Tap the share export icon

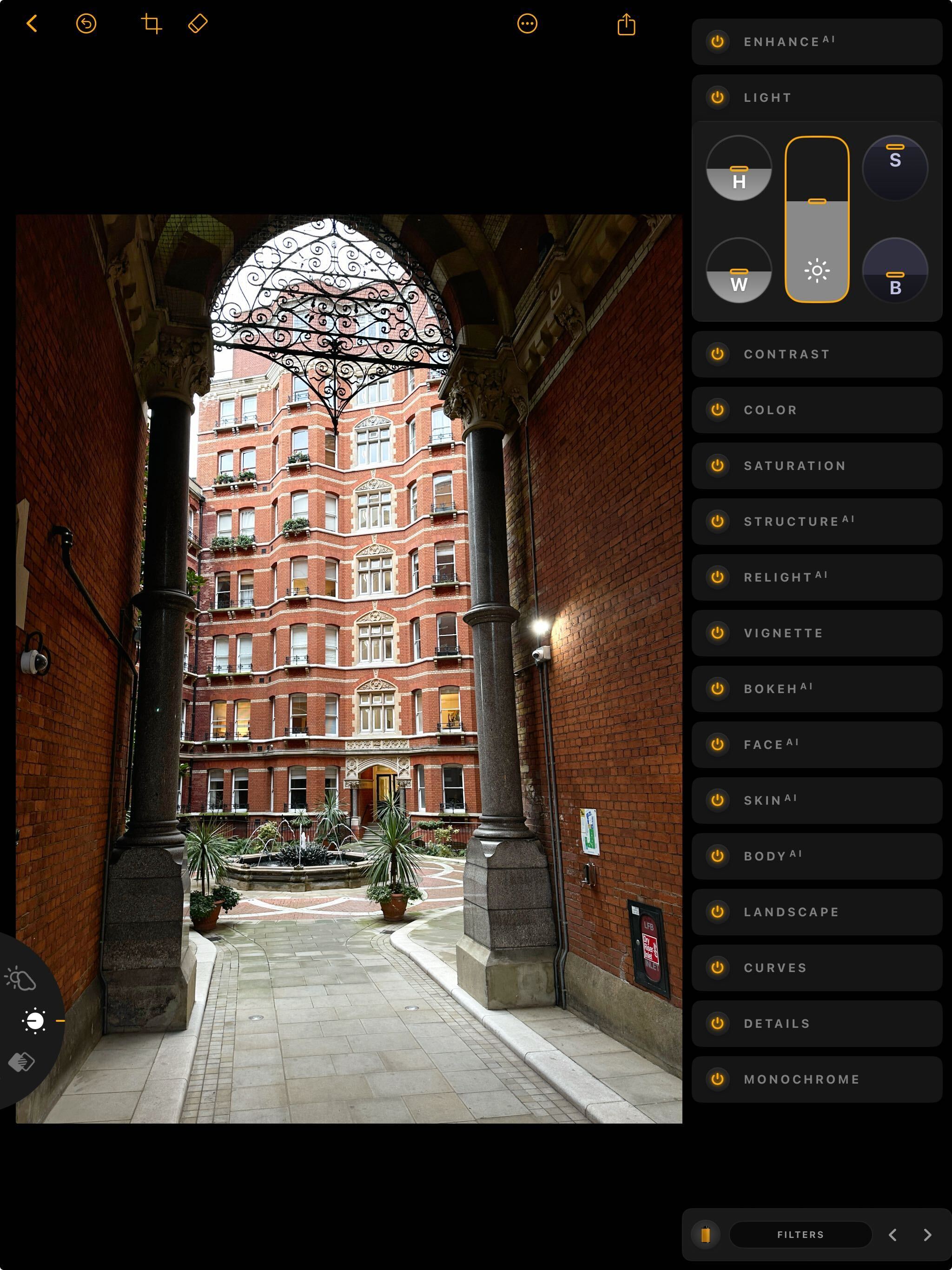626,25
